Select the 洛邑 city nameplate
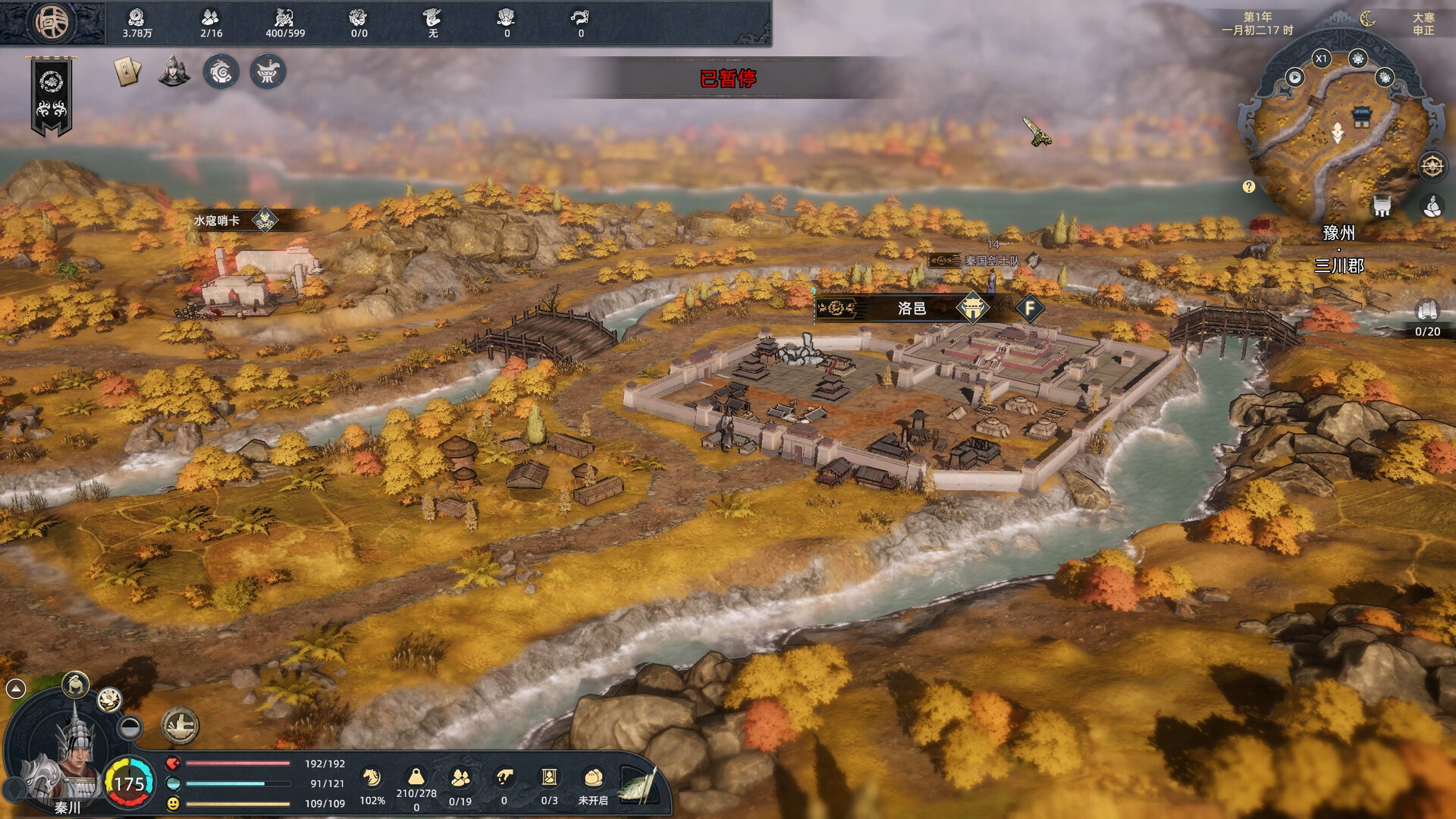 coord(911,309)
